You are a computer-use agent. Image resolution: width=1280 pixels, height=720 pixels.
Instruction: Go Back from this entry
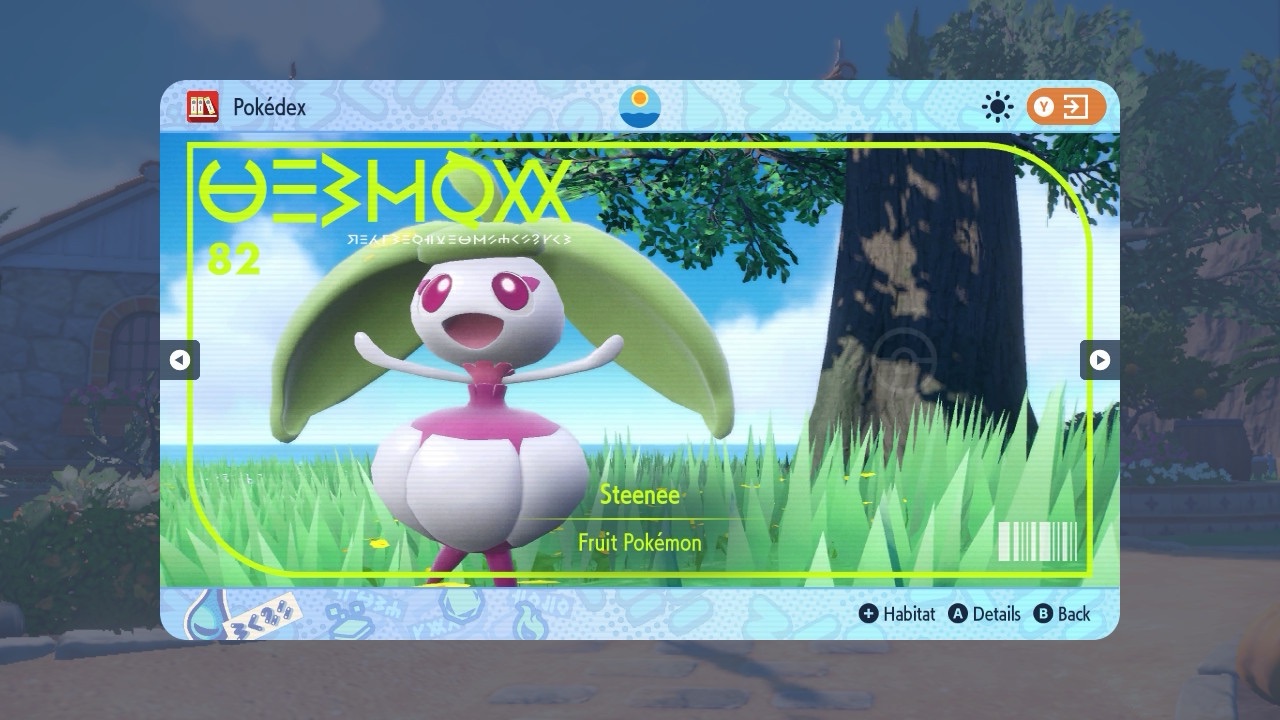pyautogui.click(x=1062, y=614)
